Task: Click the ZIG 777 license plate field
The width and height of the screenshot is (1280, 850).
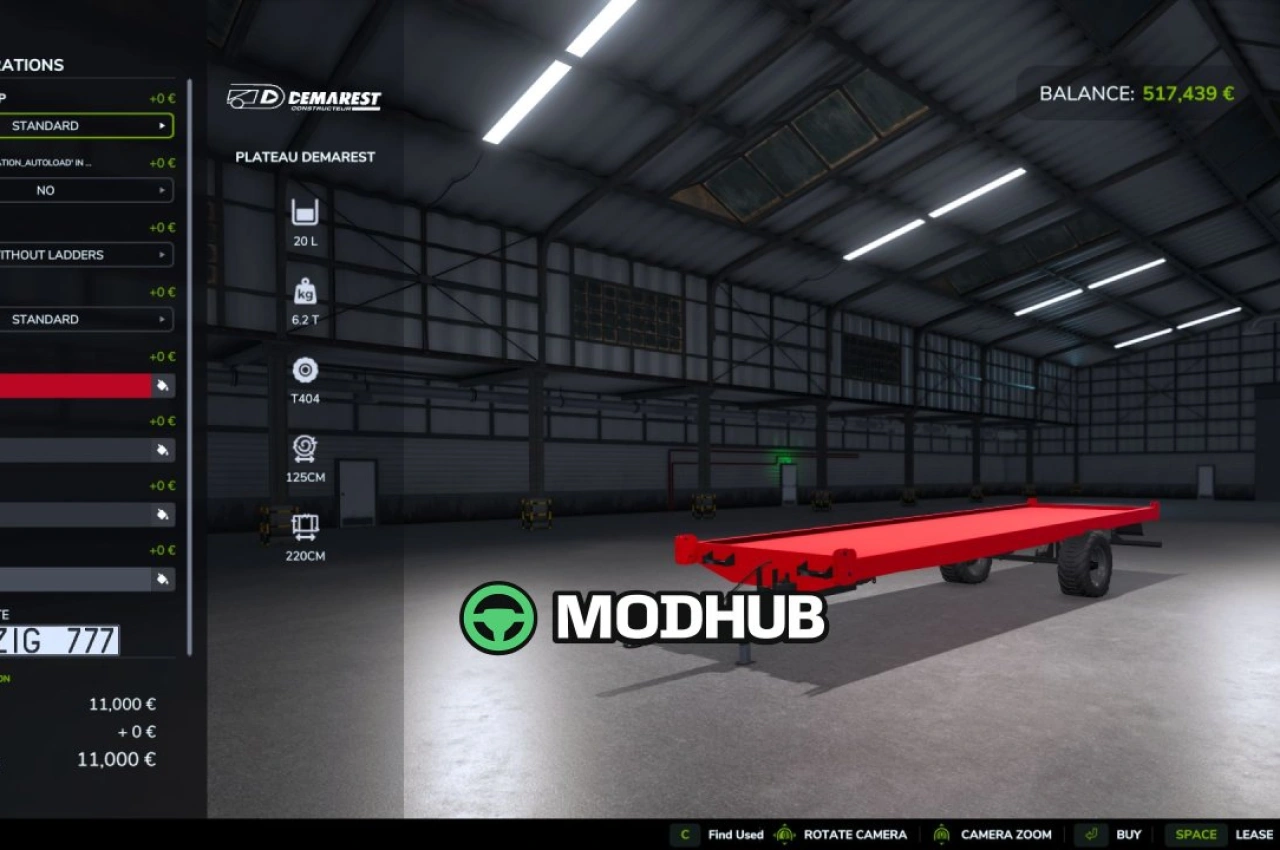Action: 60,641
